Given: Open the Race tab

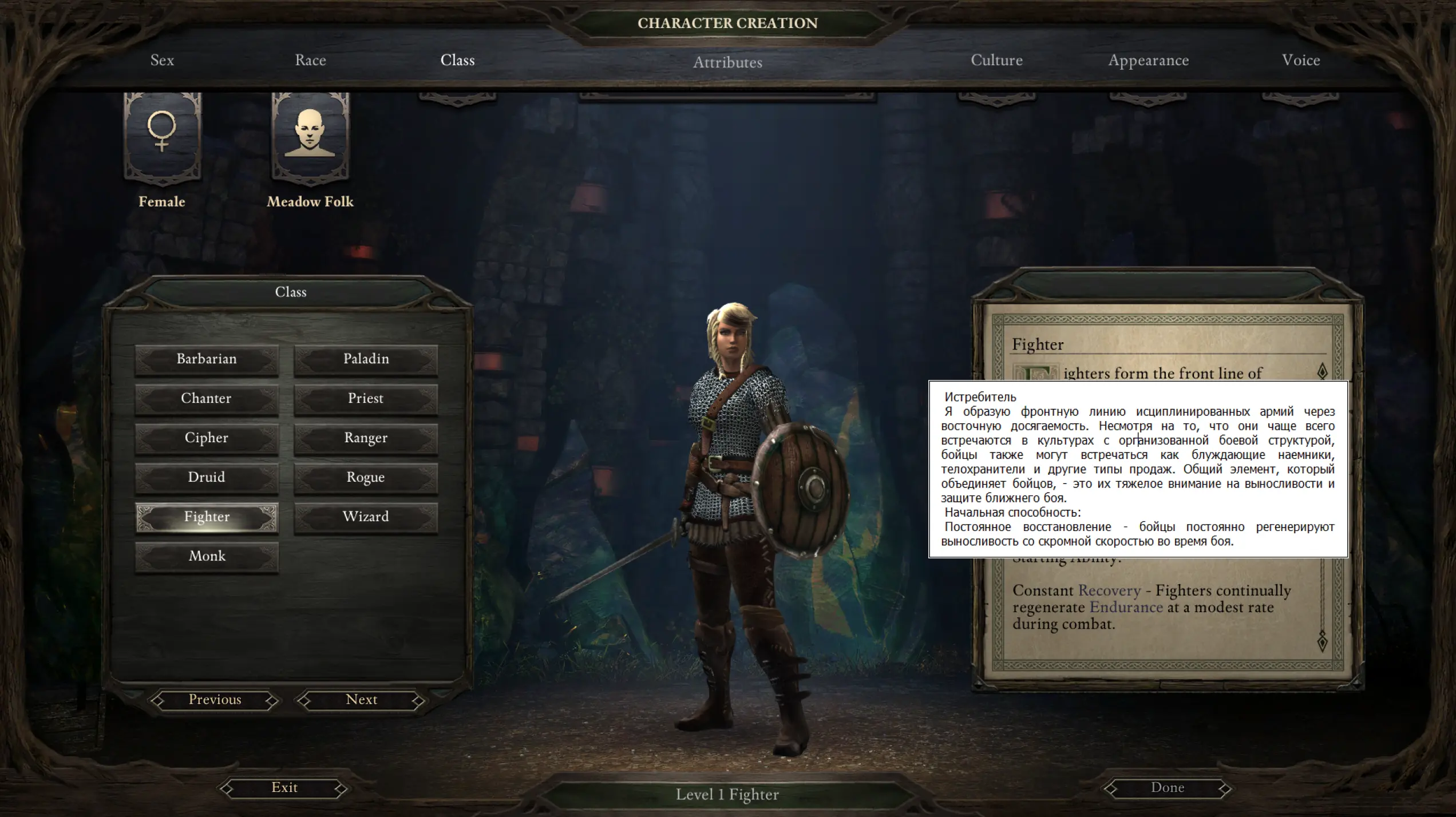Looking at the screenshot, I should (x=310, y=60).
